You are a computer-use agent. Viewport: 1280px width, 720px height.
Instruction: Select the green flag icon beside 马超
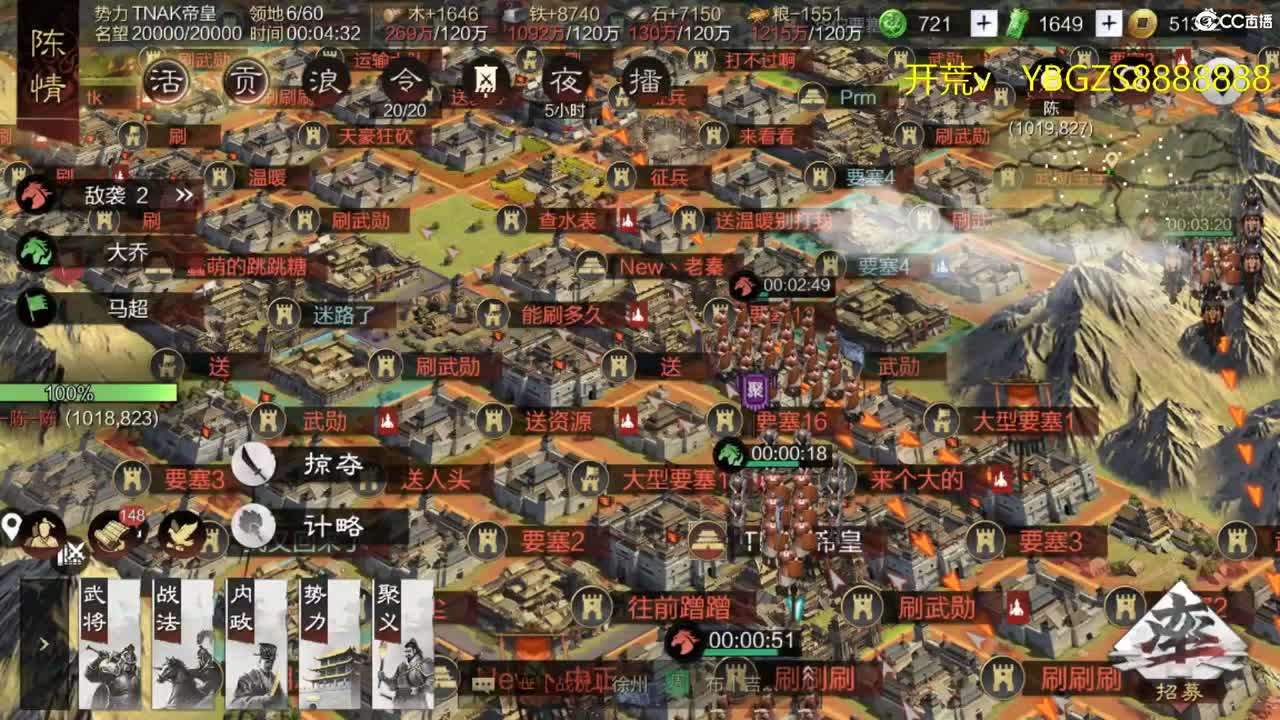point(36,310)
